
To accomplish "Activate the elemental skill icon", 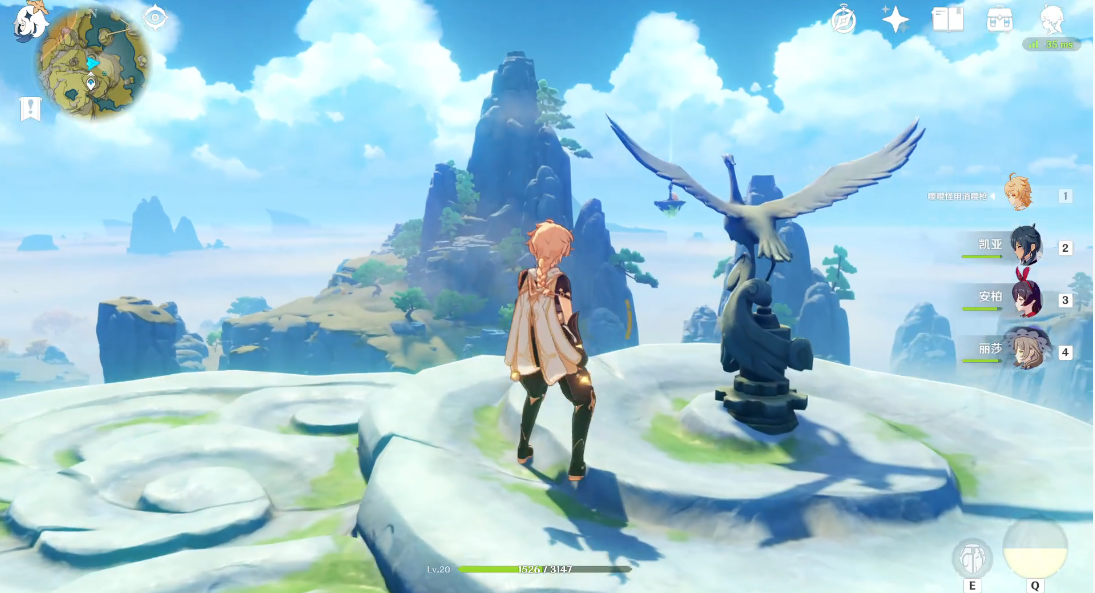I will 971,557.
